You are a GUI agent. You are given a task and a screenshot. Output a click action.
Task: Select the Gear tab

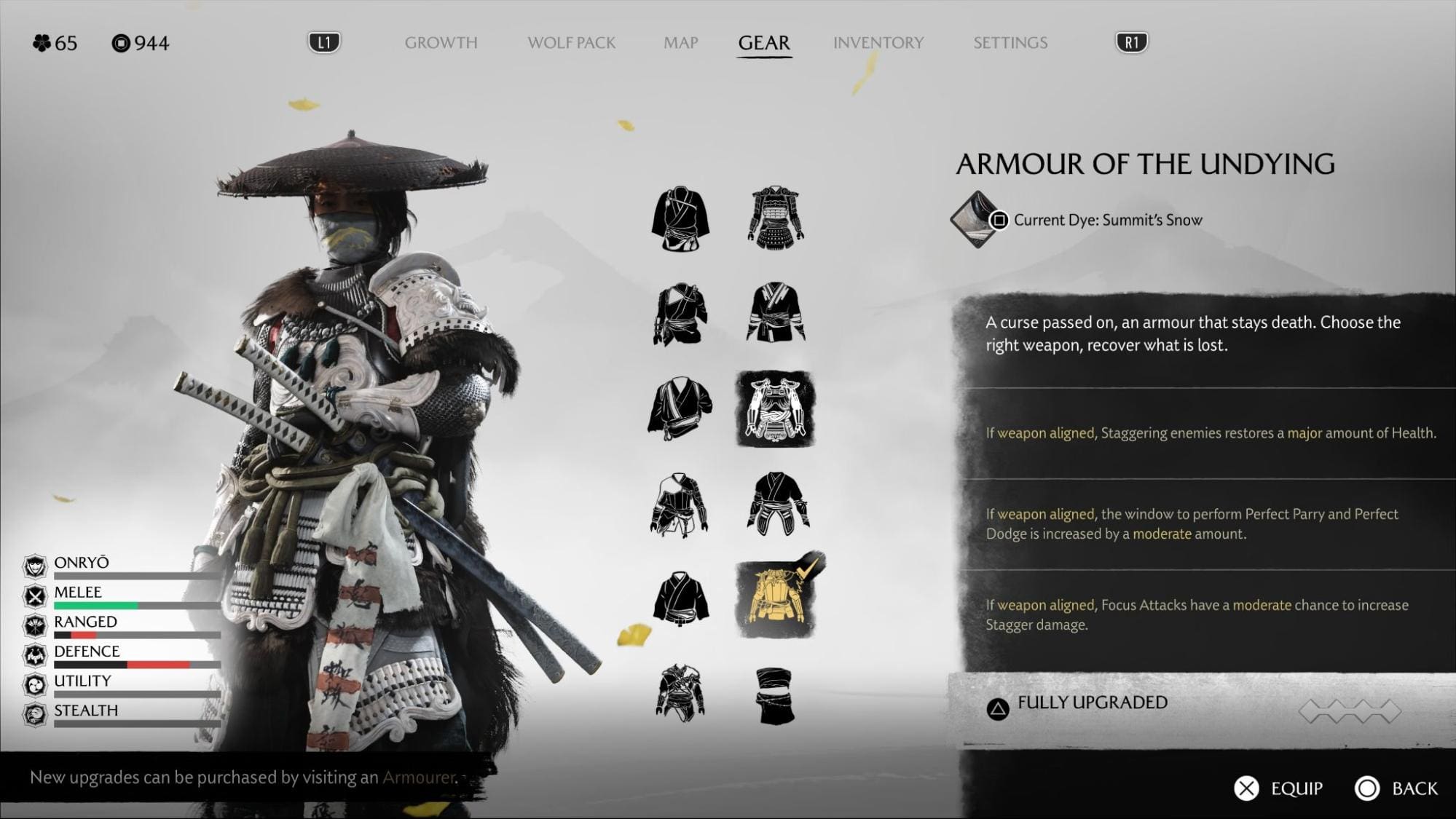tap(763, 43)
